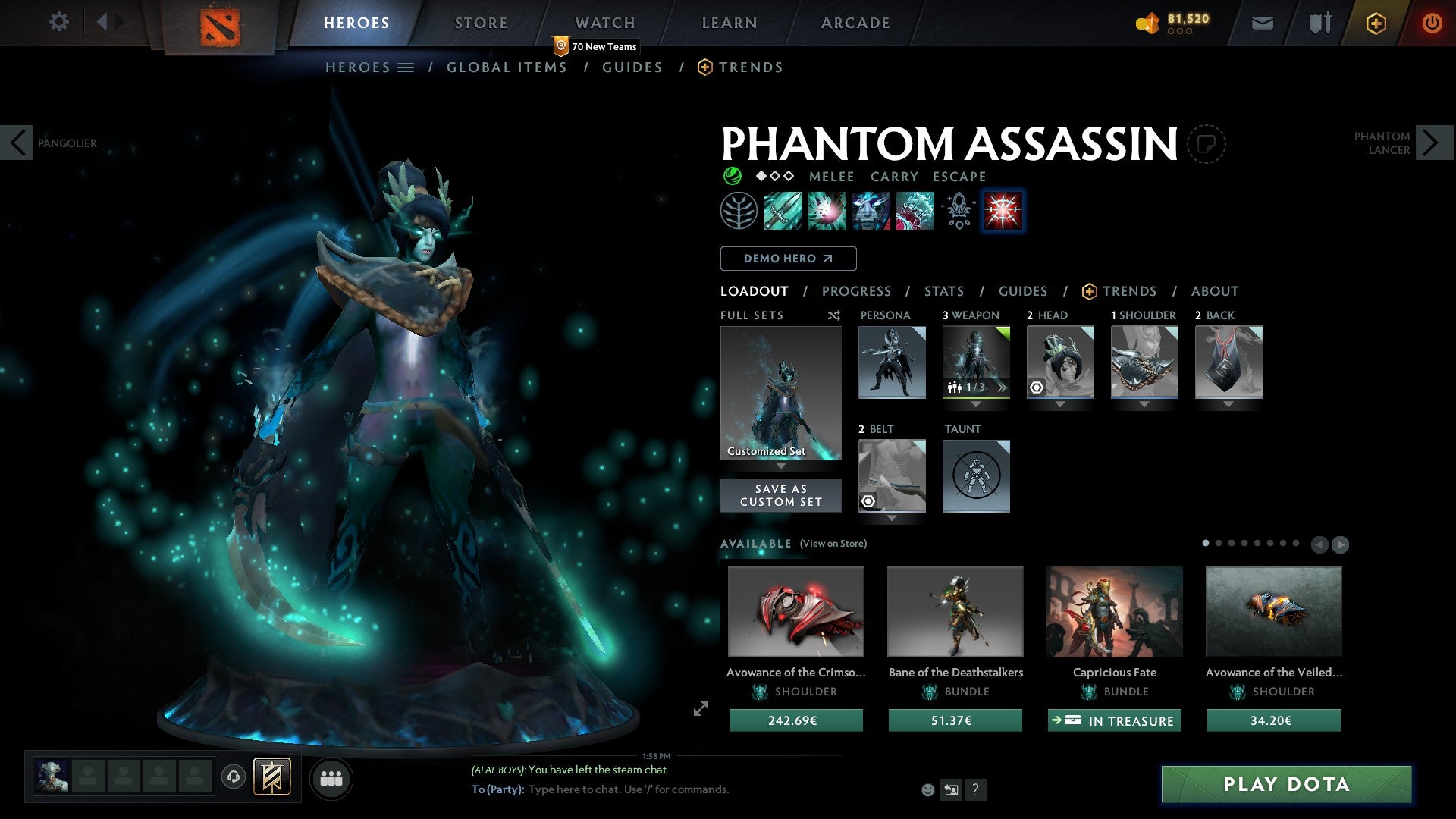Screen dimensions: 1456x819
Task: Select the Persona loadout slot
Action: click(x=892, y=362)
